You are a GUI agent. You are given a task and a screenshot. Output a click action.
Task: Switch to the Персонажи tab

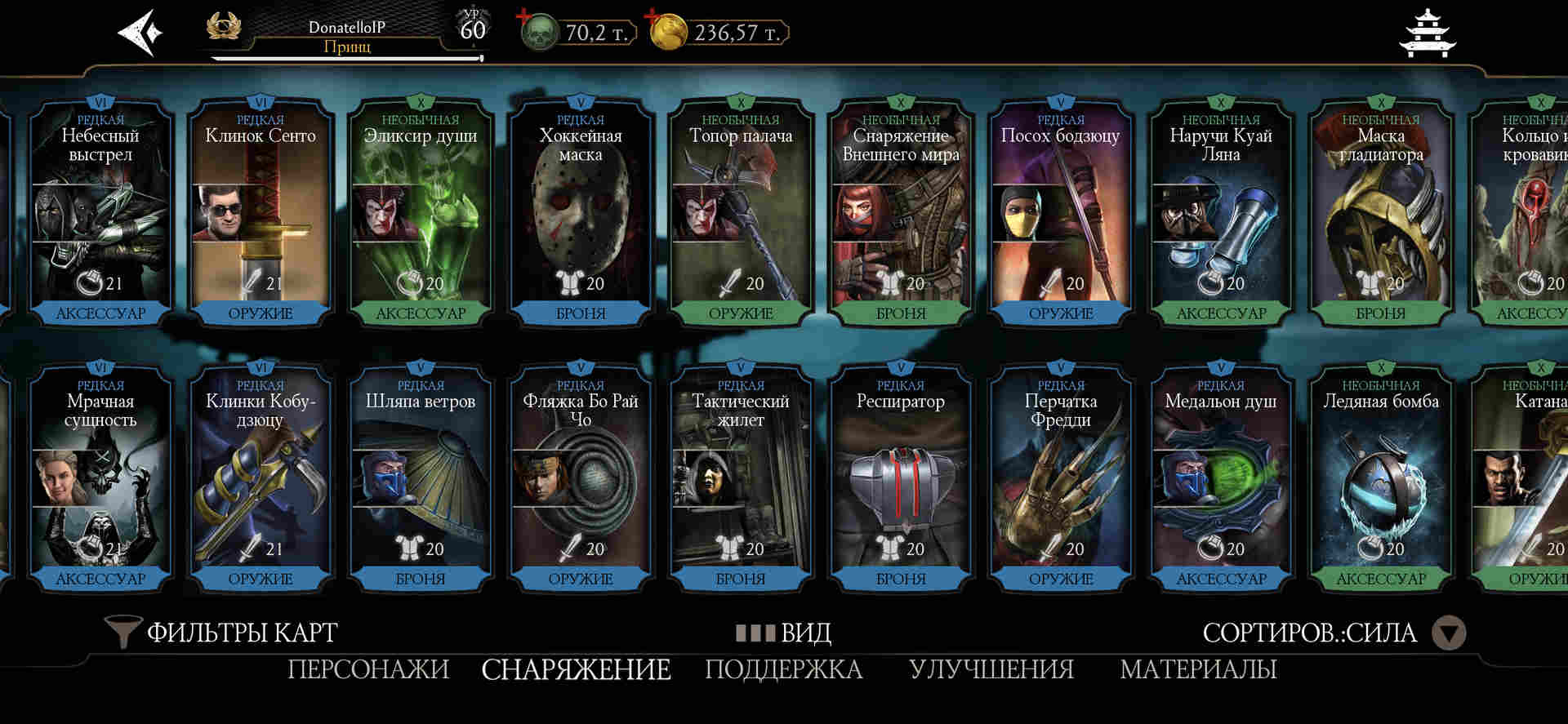[368, 669]
